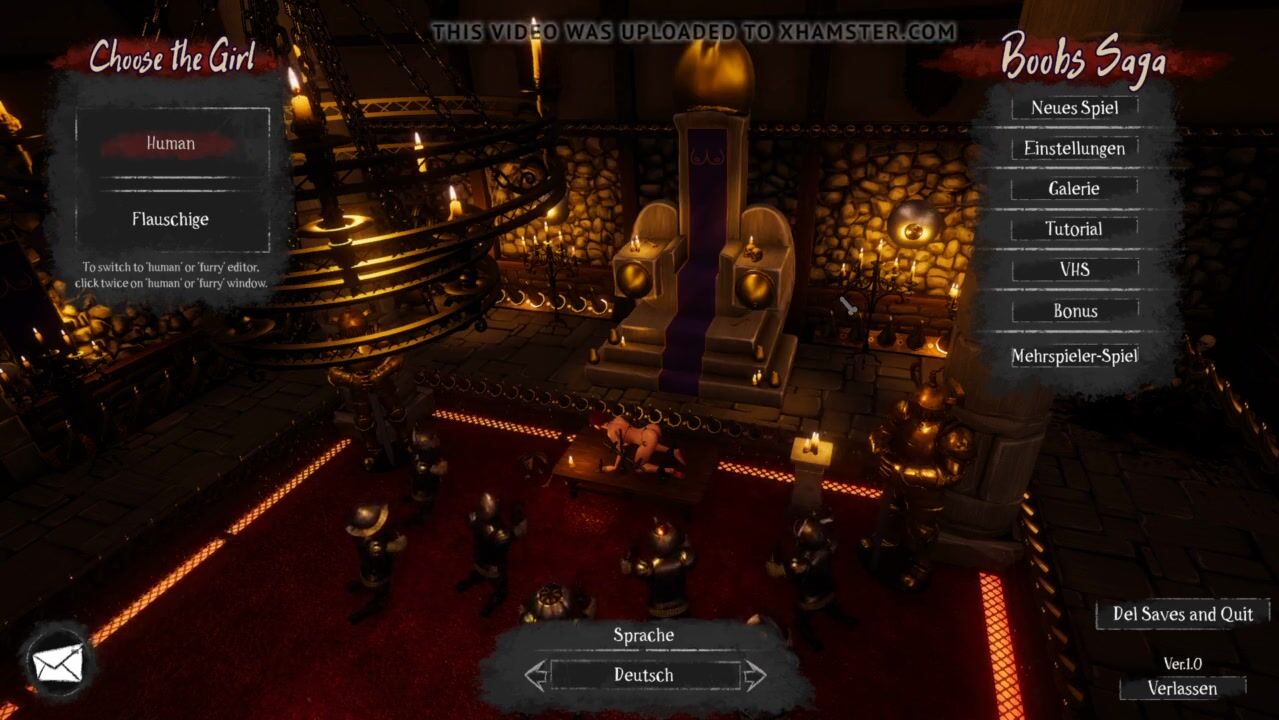
Task: Exit the game with Verlassen
Action: point(1182,689)
